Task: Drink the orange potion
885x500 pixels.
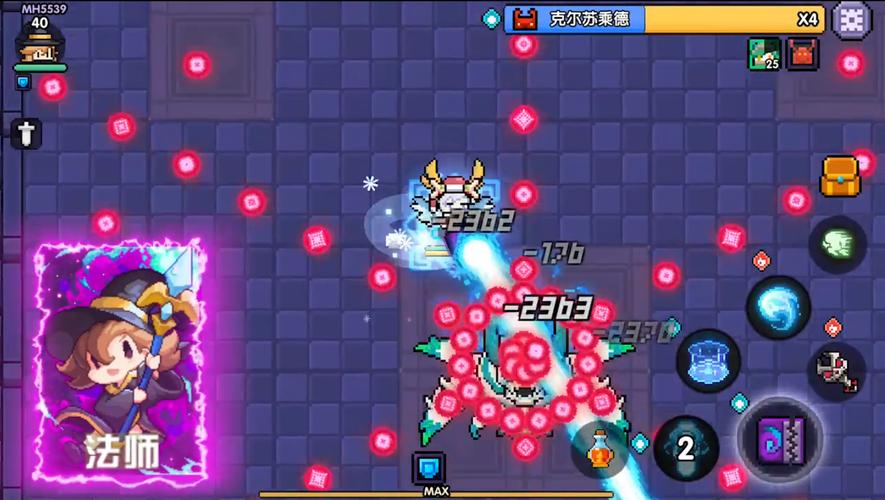Action: click(x=600, y=450)
